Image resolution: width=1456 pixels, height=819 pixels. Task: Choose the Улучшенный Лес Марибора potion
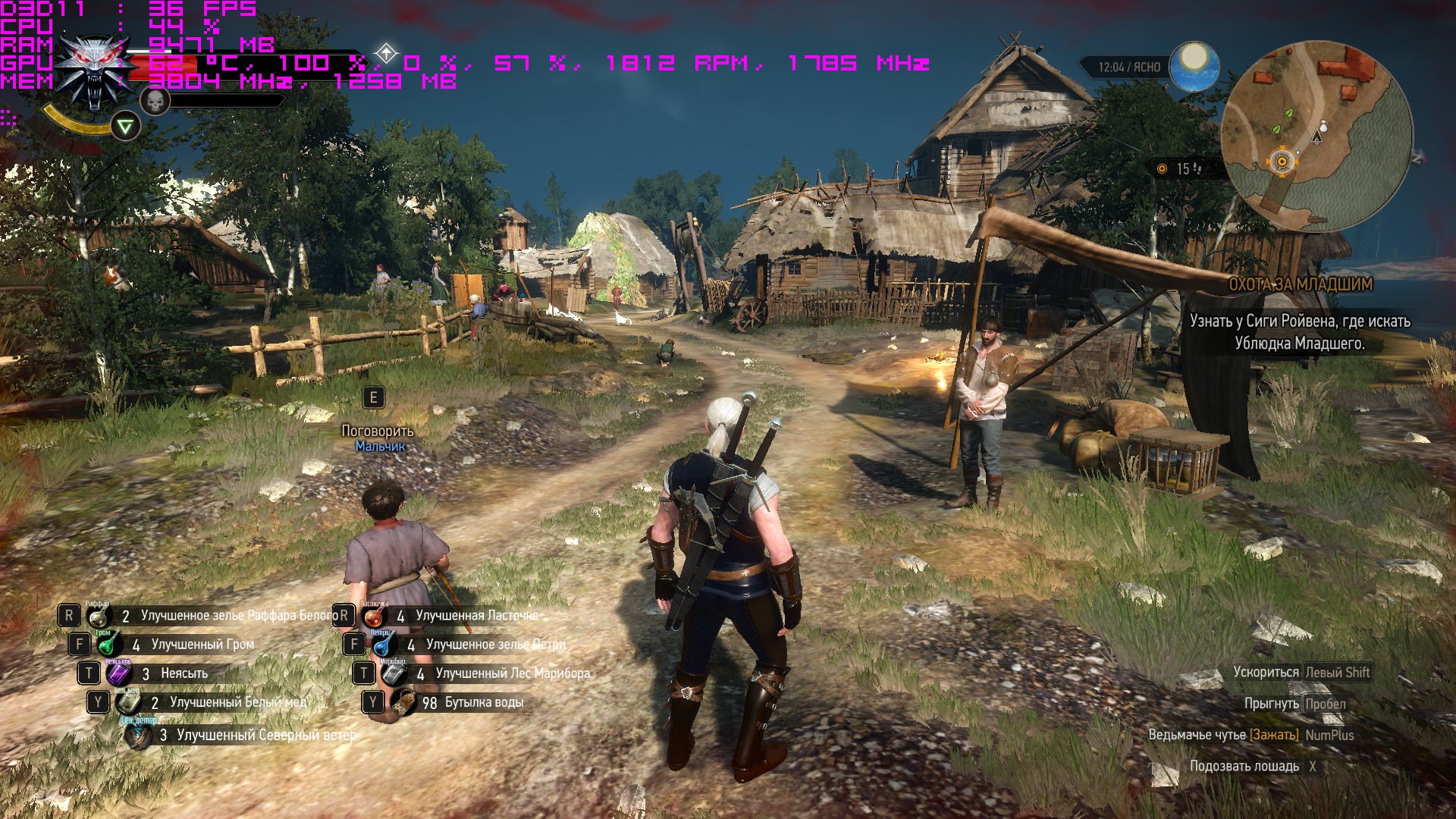click(394, 673)
